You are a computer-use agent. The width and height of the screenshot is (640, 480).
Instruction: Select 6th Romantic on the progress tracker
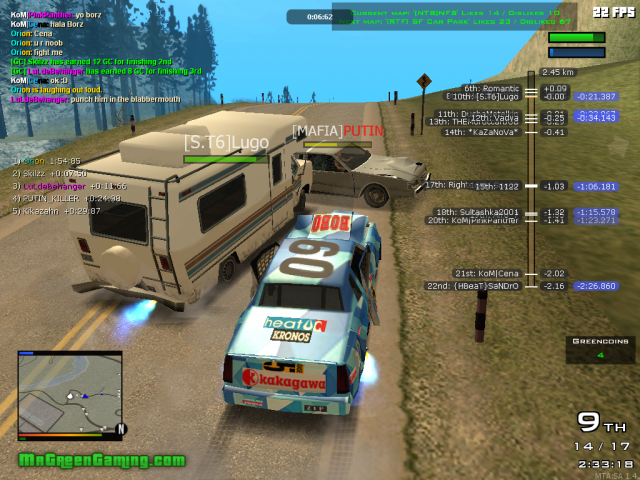pos(492,88)
